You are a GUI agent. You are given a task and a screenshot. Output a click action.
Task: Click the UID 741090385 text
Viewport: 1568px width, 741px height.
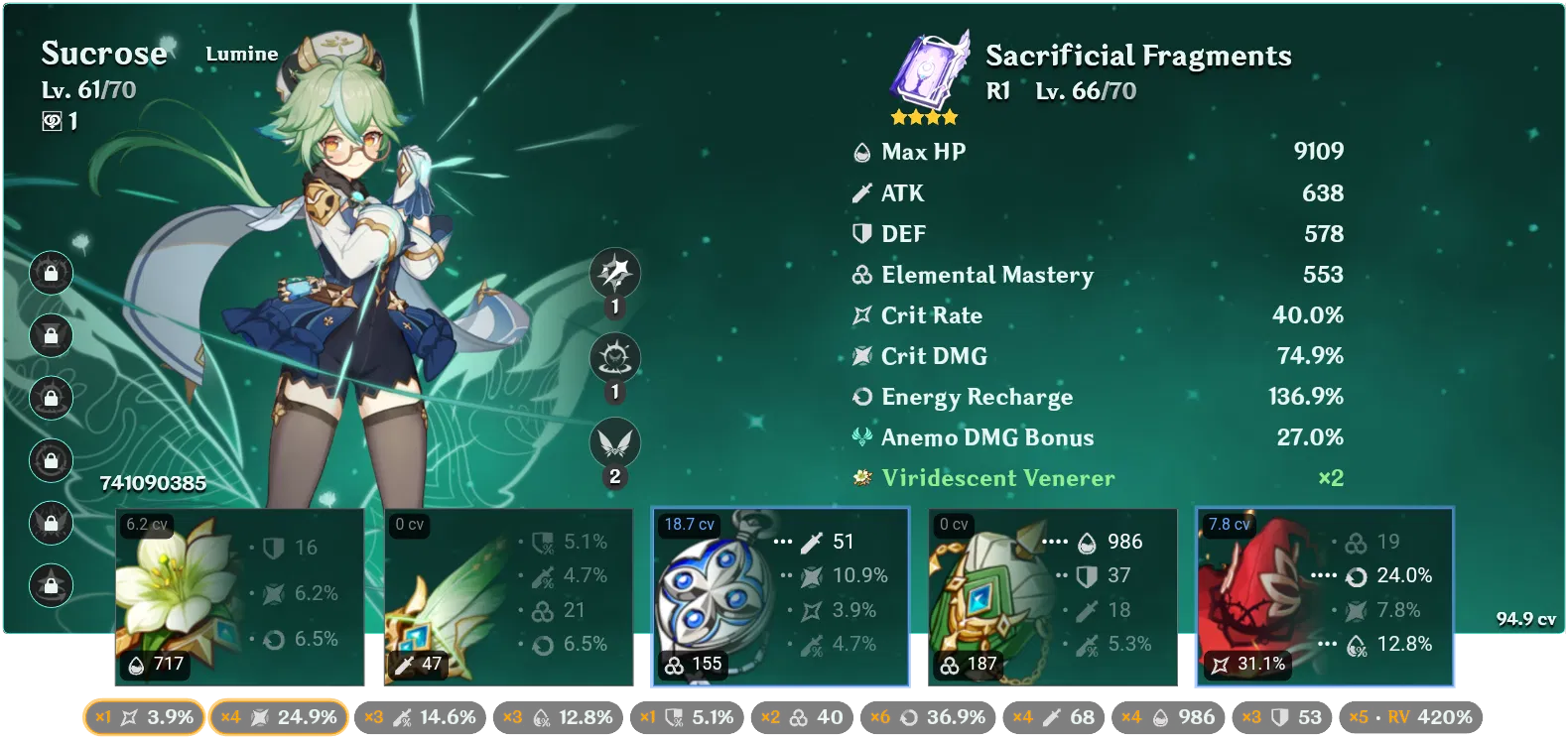coord(154,485)
